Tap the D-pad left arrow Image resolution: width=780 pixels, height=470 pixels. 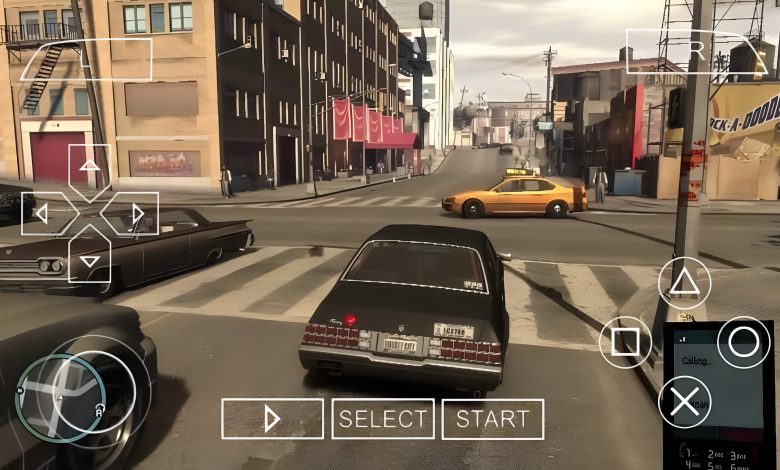(x=42, y=213)
